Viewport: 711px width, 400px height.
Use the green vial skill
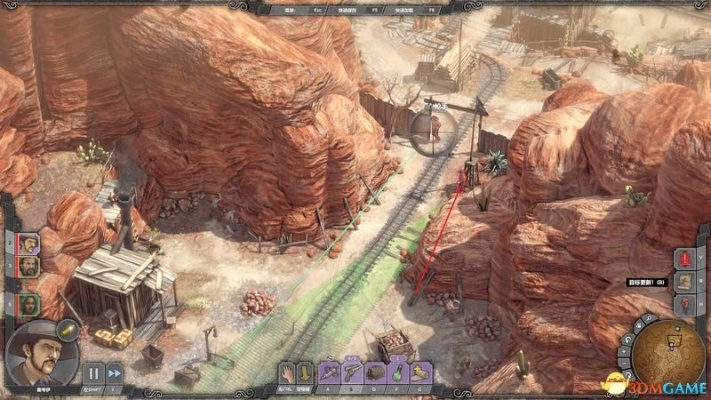tap(397, 373)
